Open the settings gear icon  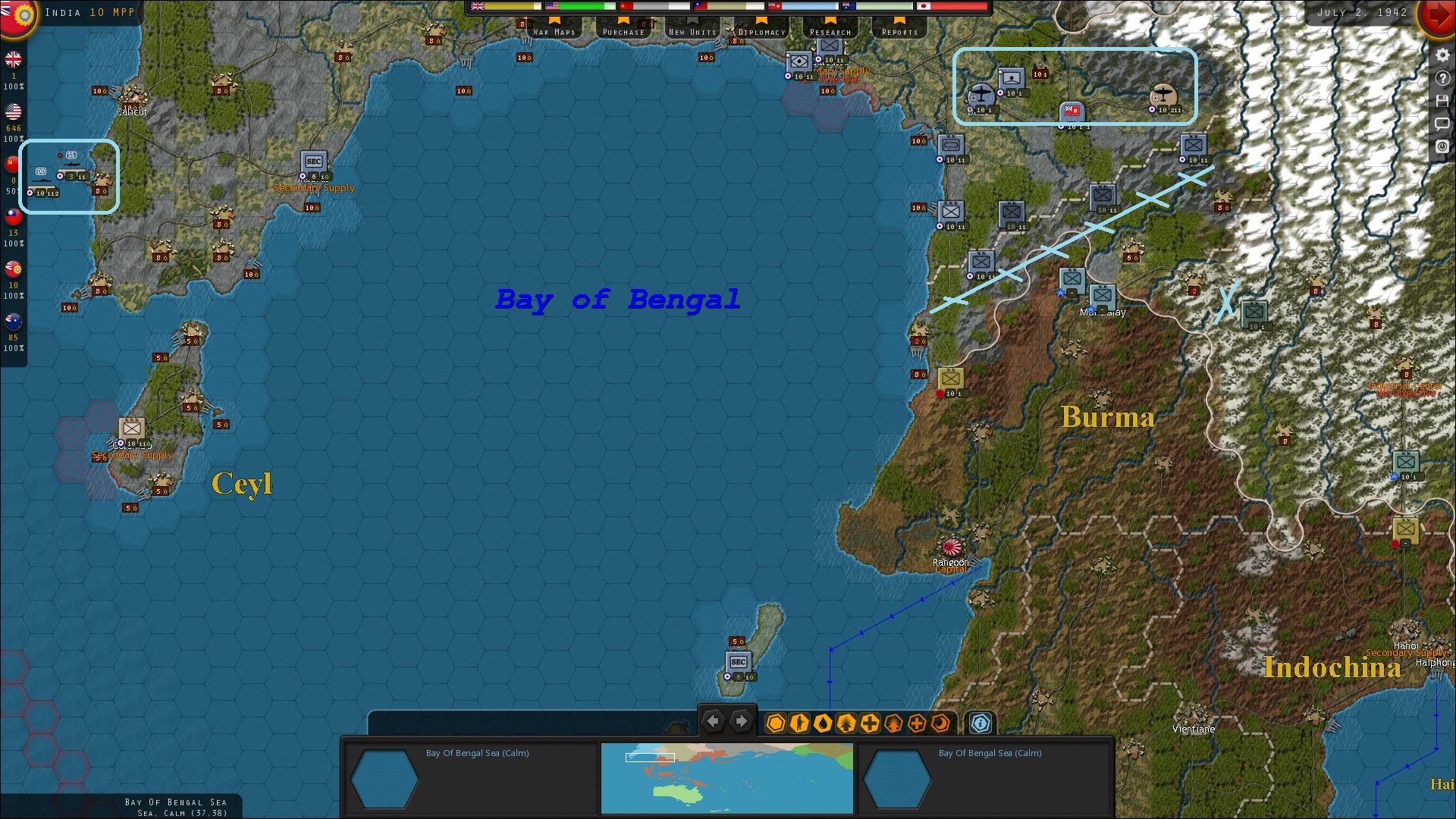[1444, 55]
